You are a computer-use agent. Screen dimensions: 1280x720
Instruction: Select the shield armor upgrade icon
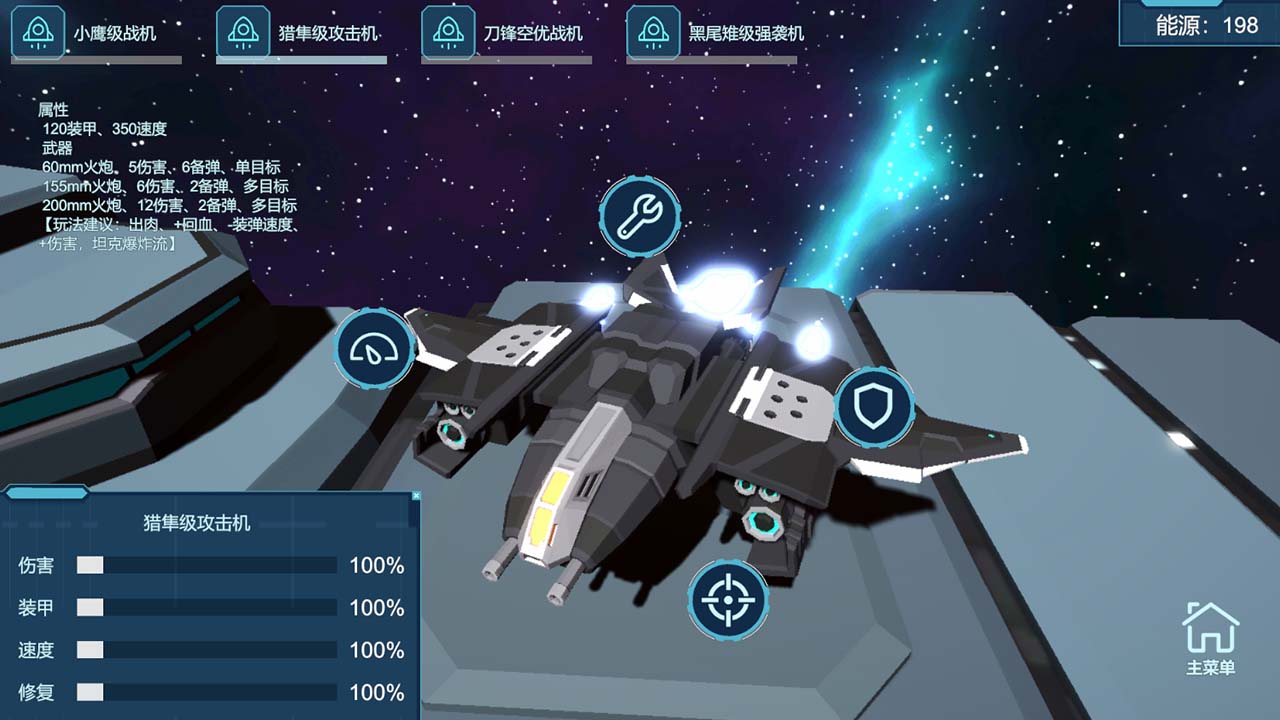(x=876, y=406)
